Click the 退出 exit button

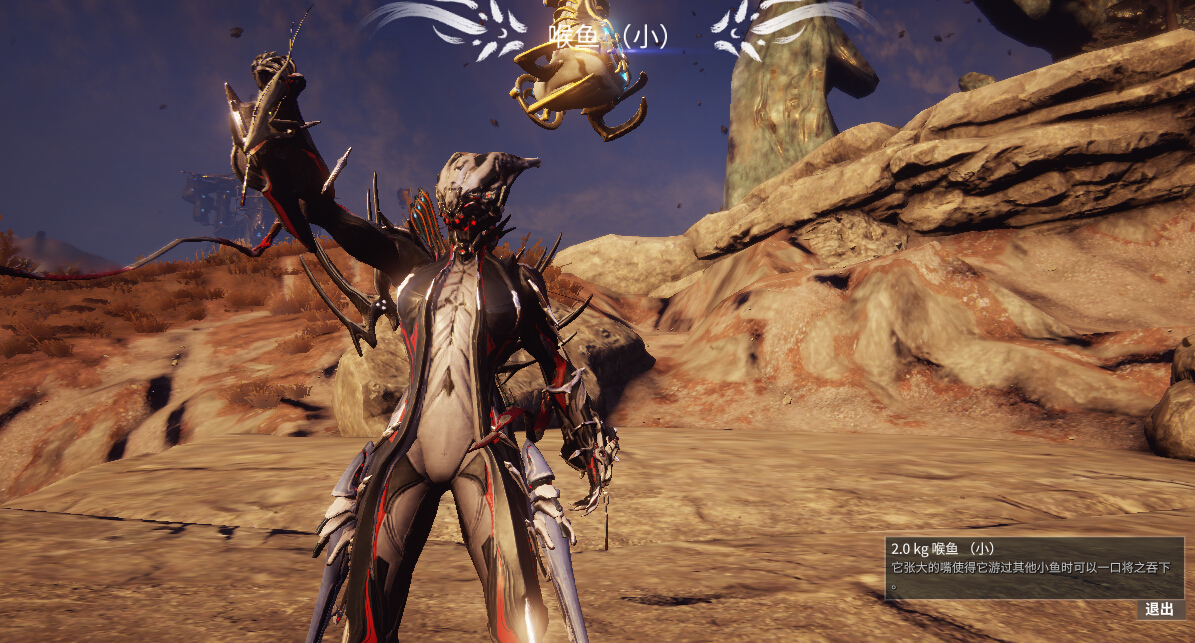[x=1159, y=609]
